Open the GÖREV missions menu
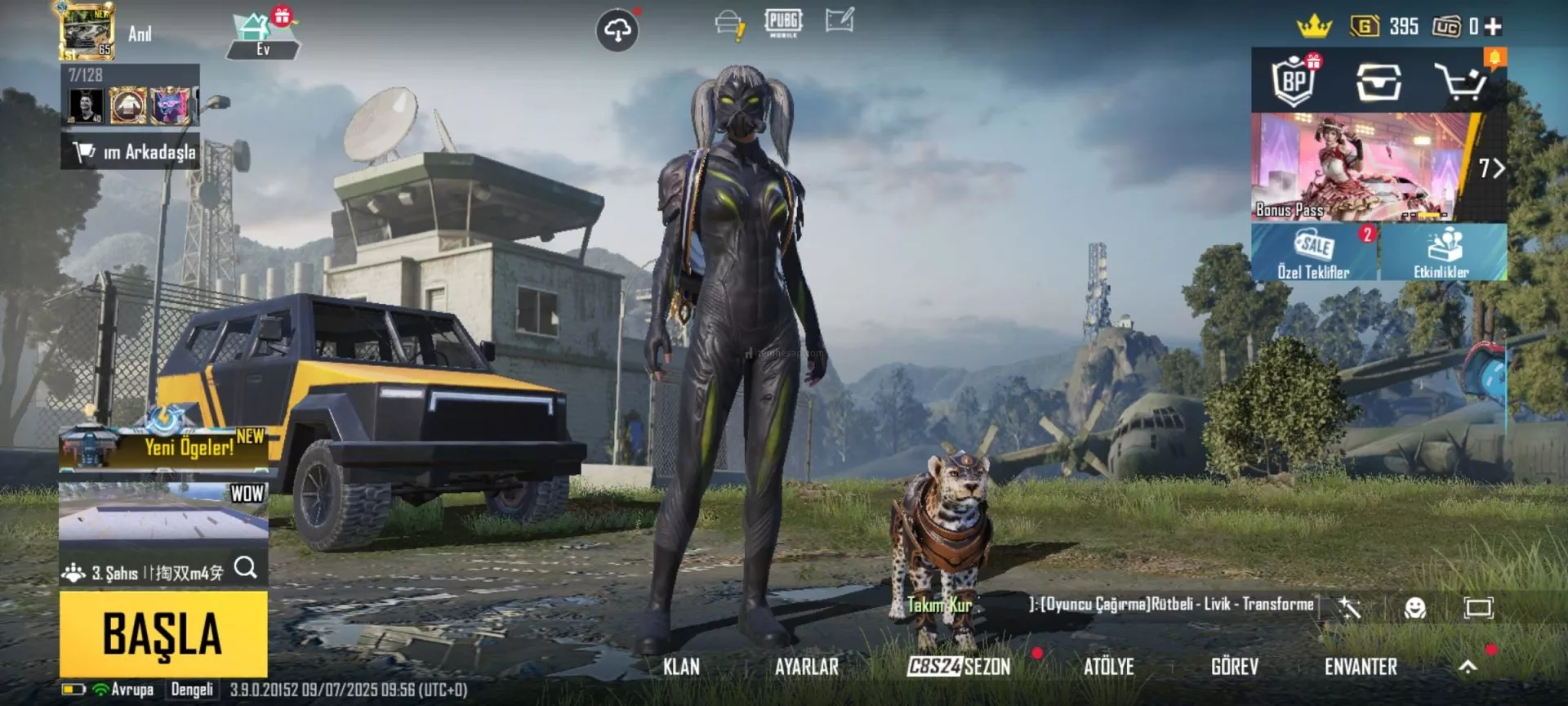The height and width of the screenshot is (706, 1568). pos(1234,667)
